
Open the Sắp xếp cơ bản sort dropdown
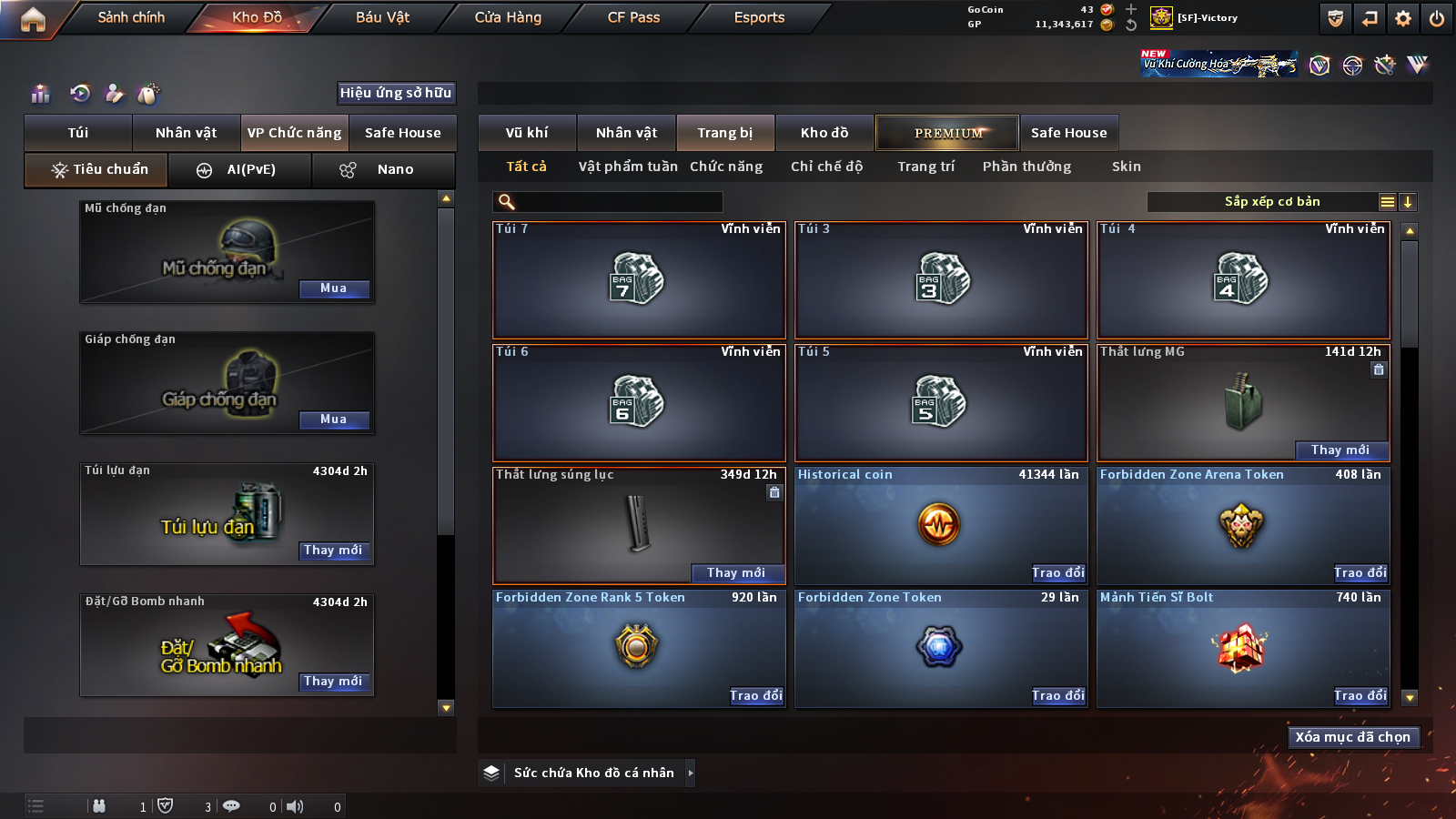tap(1271, 202)
